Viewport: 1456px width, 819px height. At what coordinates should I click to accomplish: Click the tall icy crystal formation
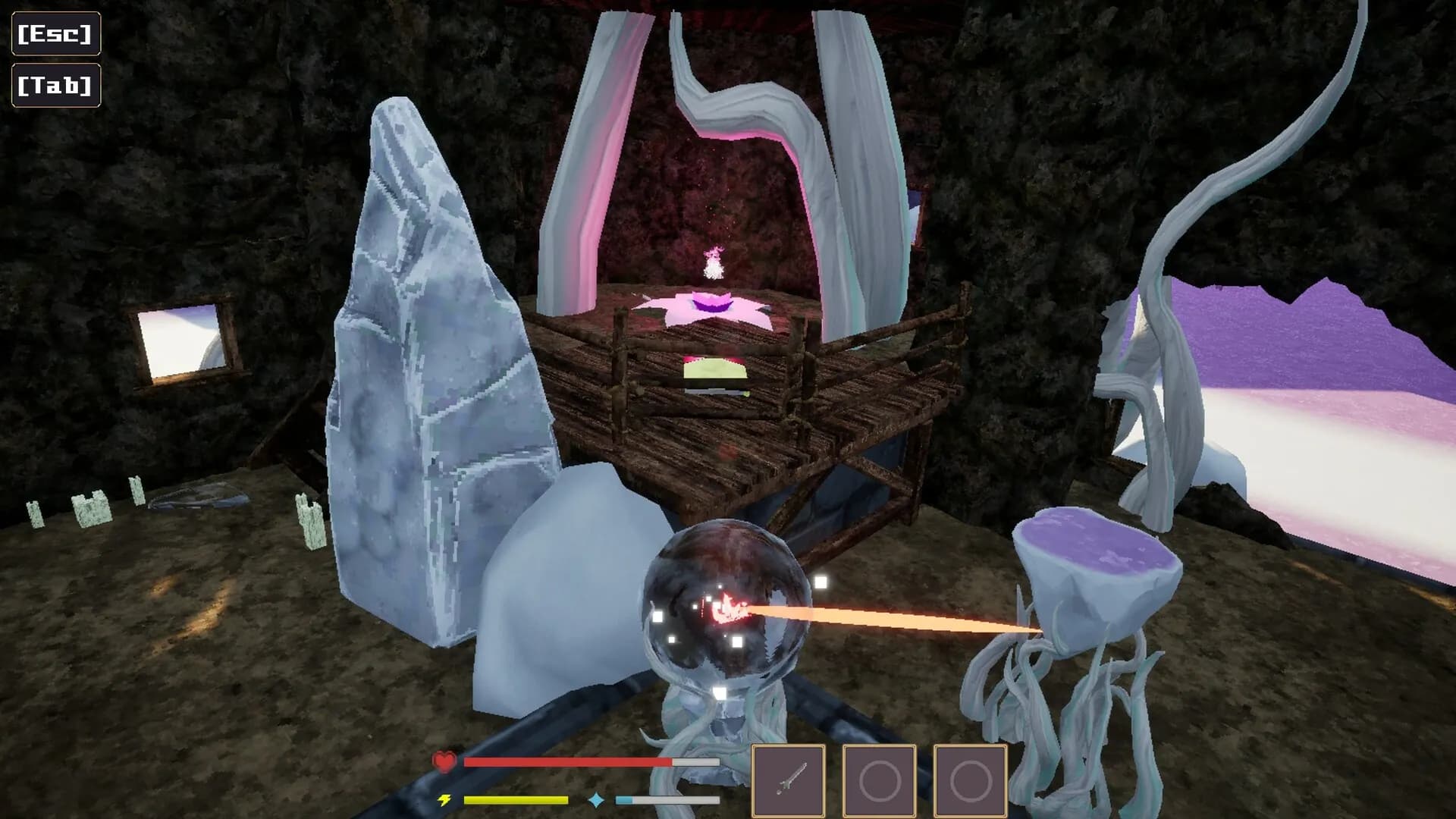point(425,341)
